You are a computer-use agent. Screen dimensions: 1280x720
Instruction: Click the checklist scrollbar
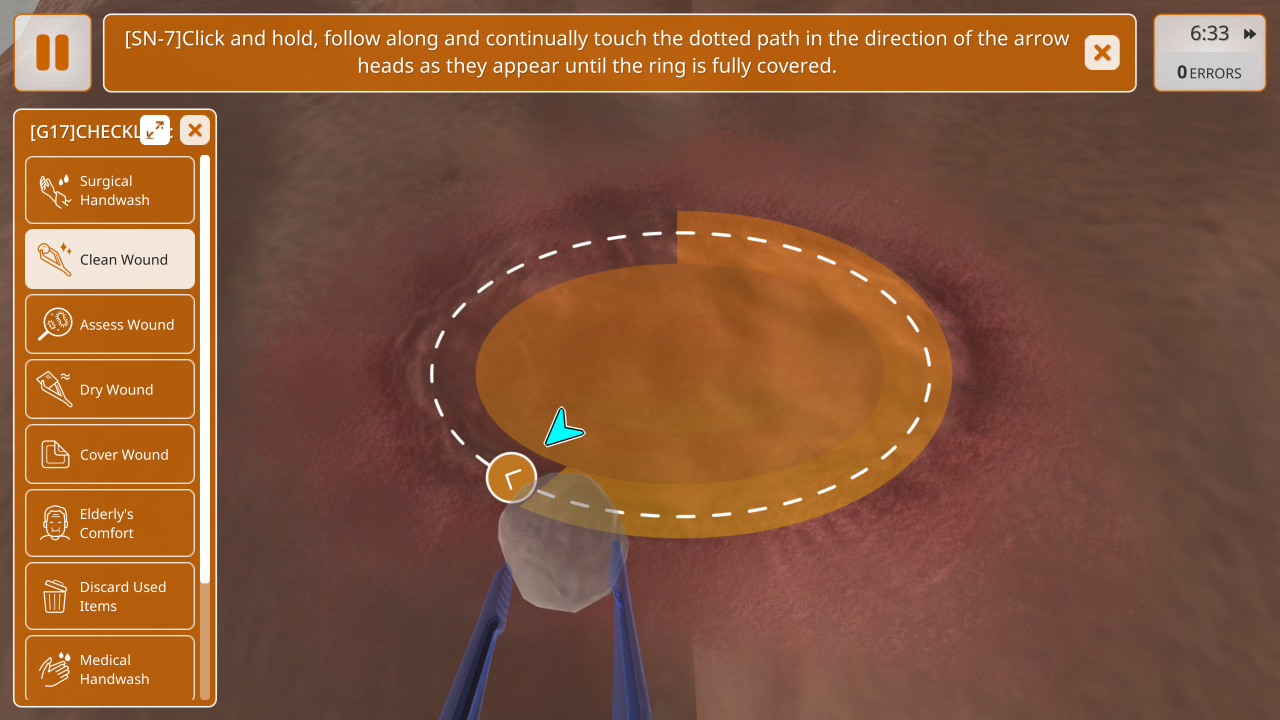205,370
